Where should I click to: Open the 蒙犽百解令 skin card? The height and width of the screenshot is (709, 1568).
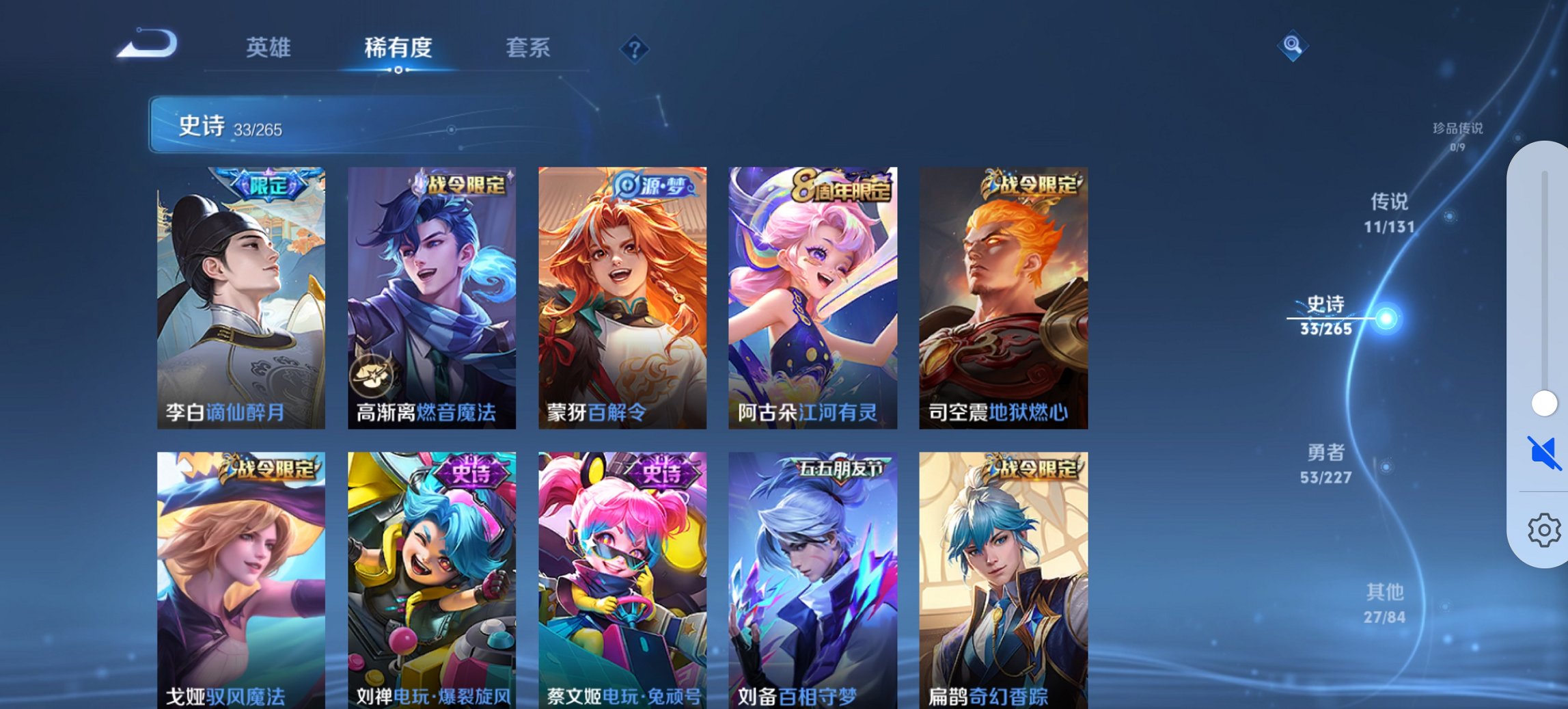point(622,297)
